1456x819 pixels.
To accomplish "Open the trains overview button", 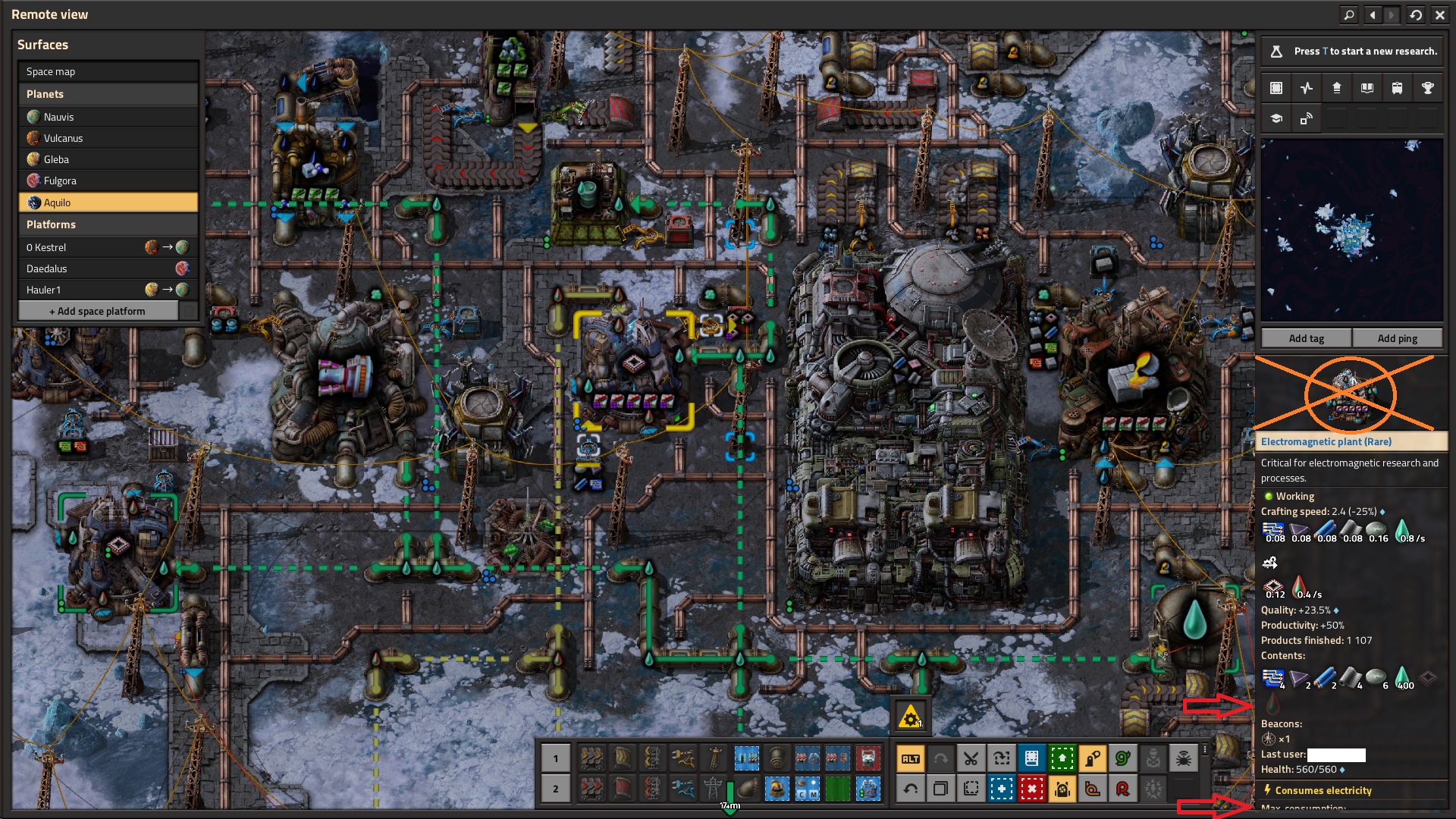I will click(1397, 88).
